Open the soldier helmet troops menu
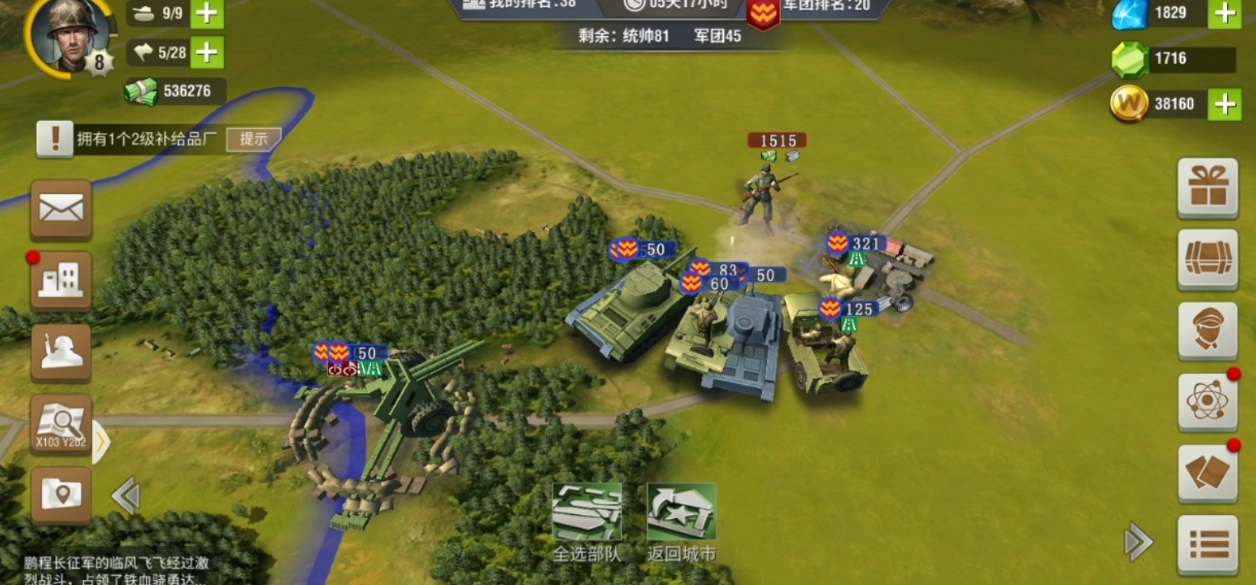The height and width of the screenshot is (585, 1256). point(61,352)
